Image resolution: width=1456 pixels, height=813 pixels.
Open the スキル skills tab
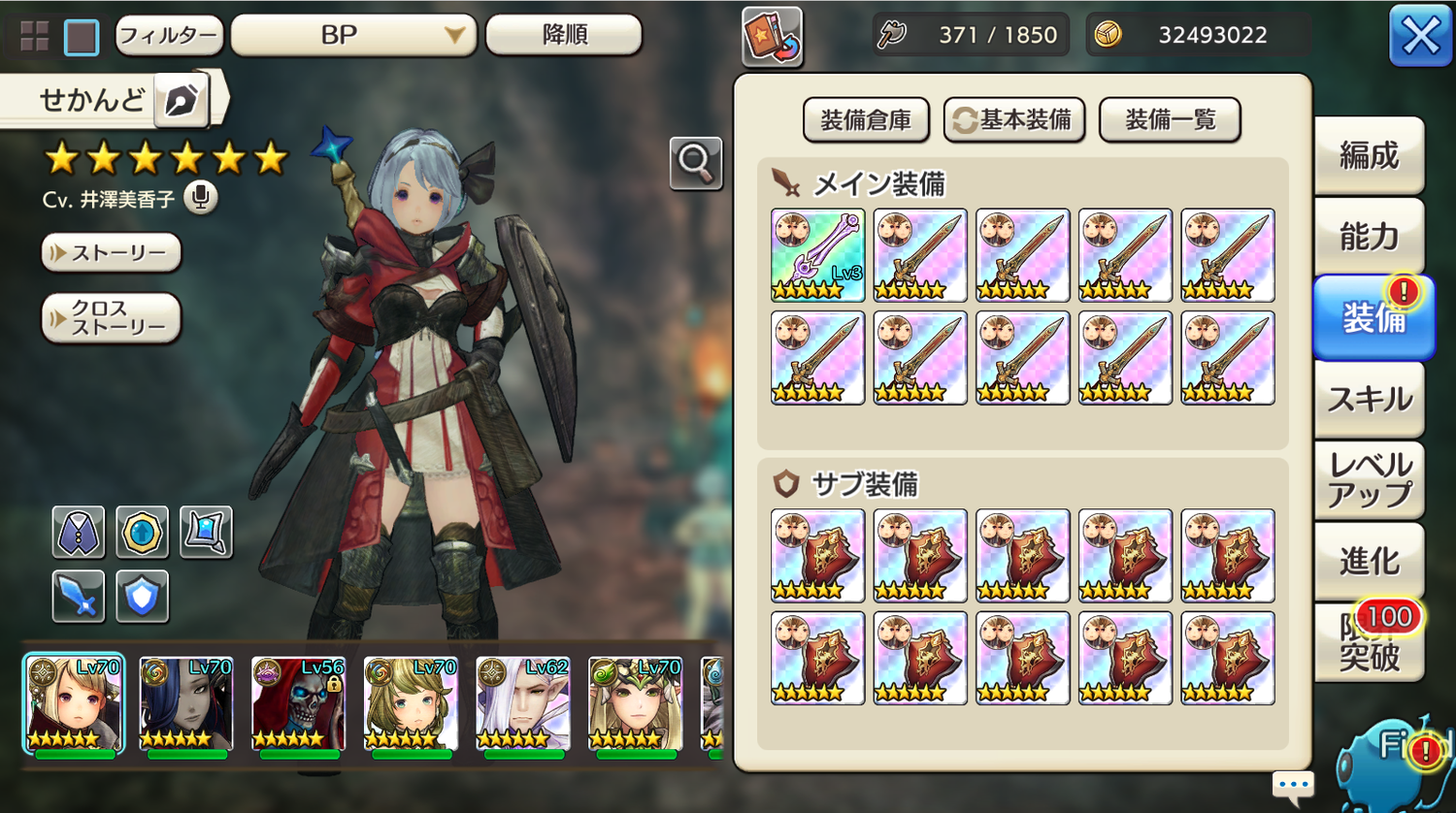pyautogui.click(x=1369, y=399)
